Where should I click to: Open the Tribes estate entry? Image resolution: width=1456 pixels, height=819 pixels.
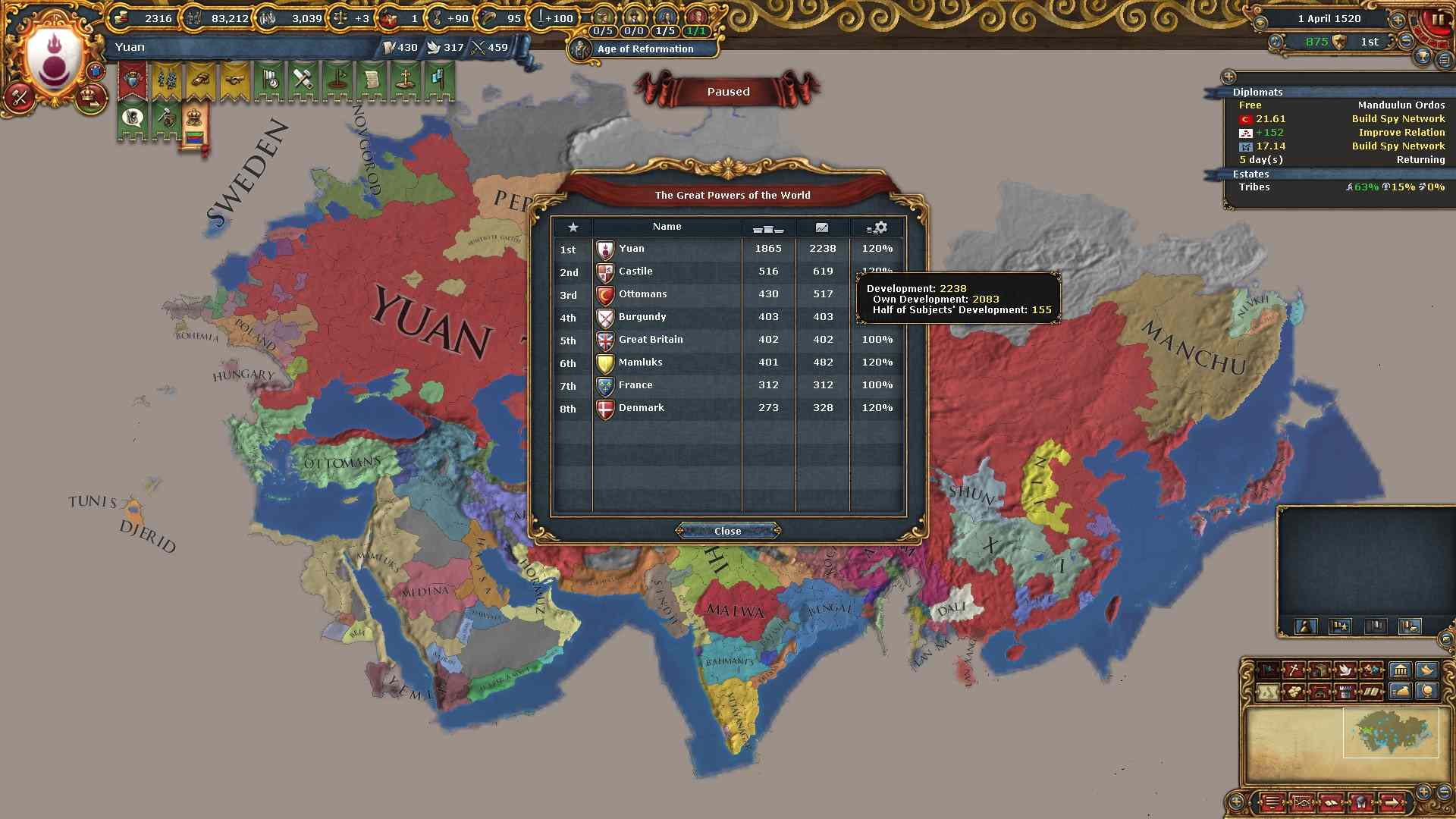[1254, 187]
